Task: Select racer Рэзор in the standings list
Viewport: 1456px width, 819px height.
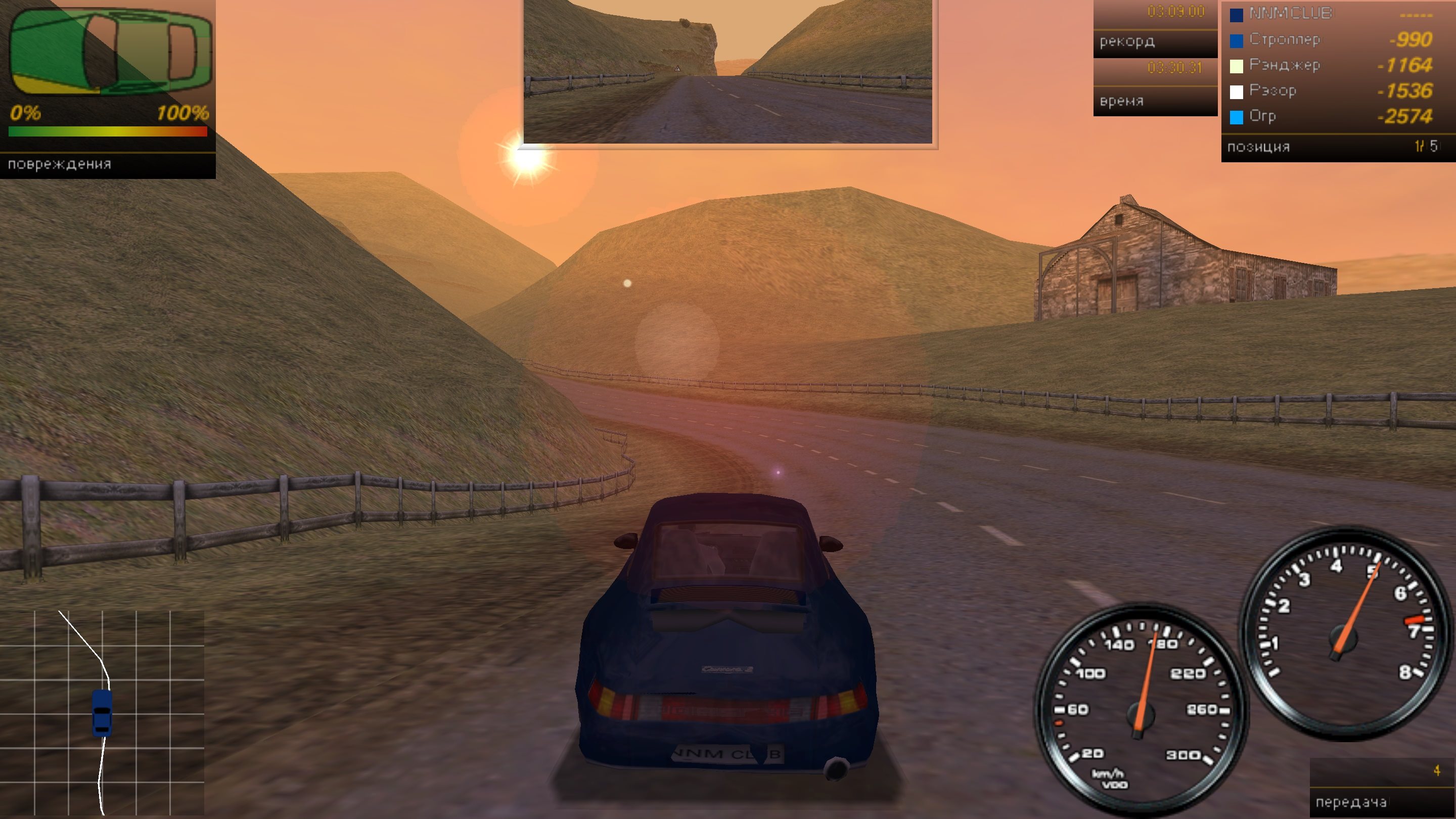Action: click(x=1331, y=91)
